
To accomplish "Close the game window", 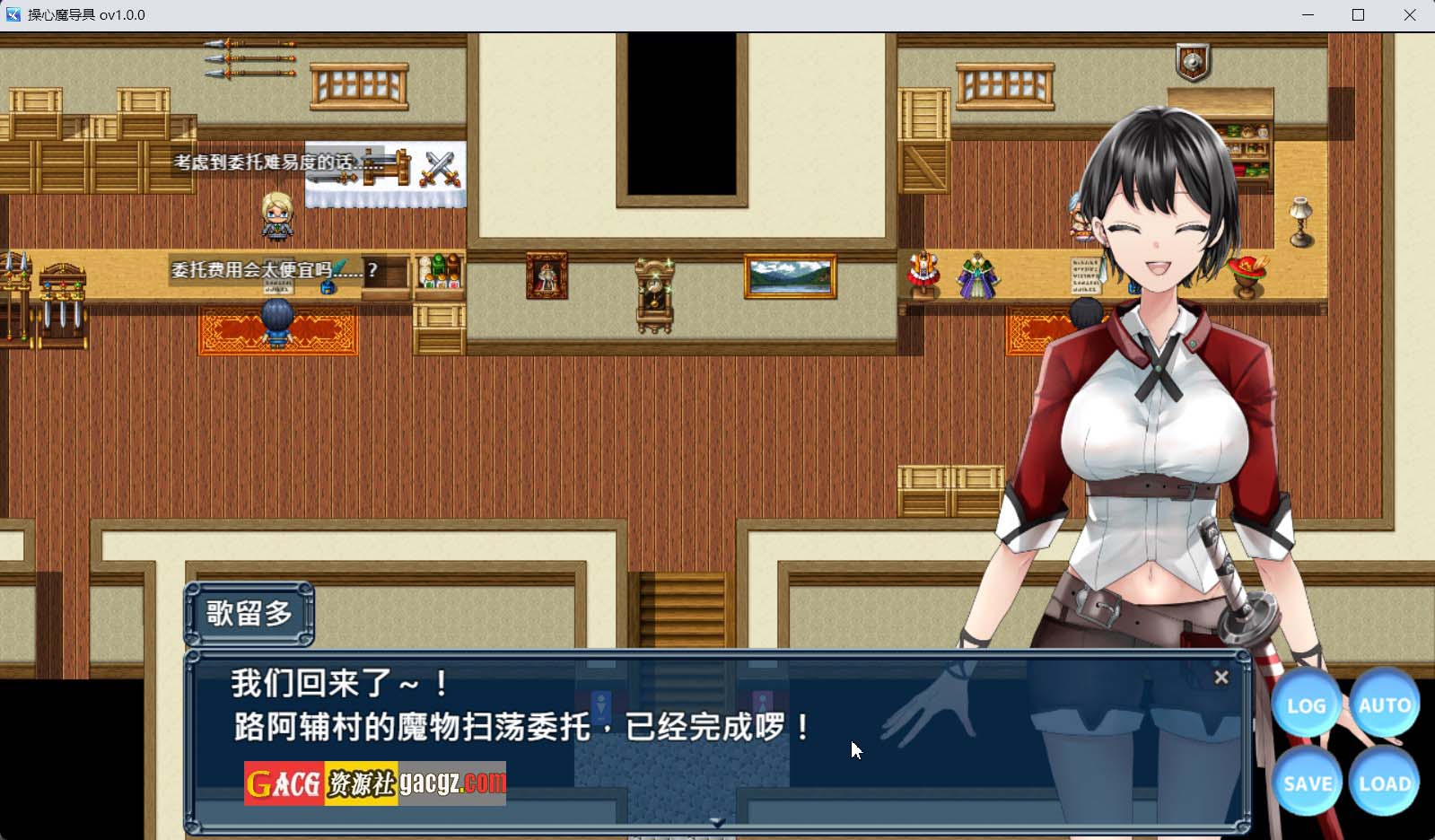I will [1409, 15].
